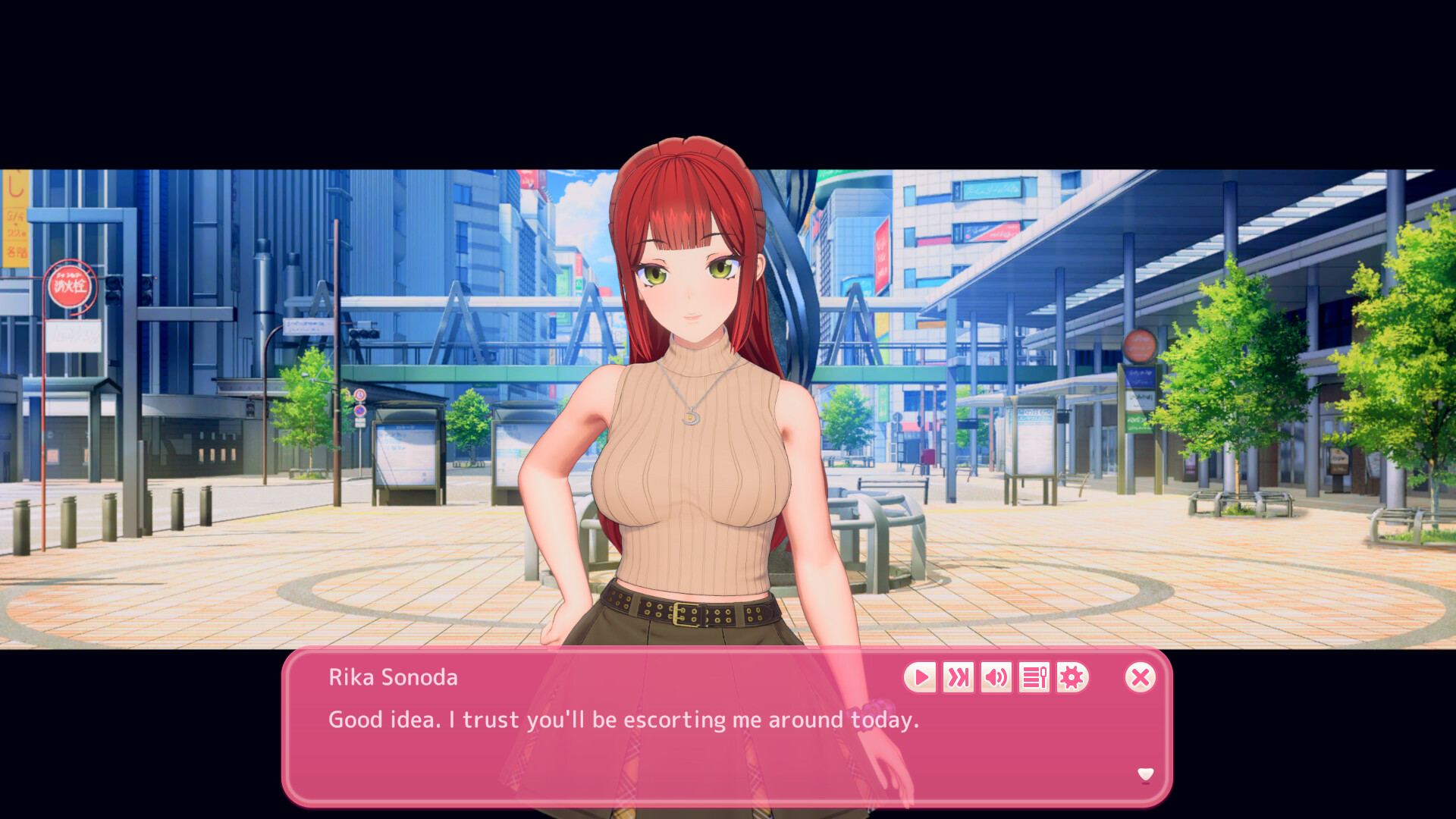This screenshot has height=819, width=1456.
Task: Click the play triangle button
Action: (921, 677)
